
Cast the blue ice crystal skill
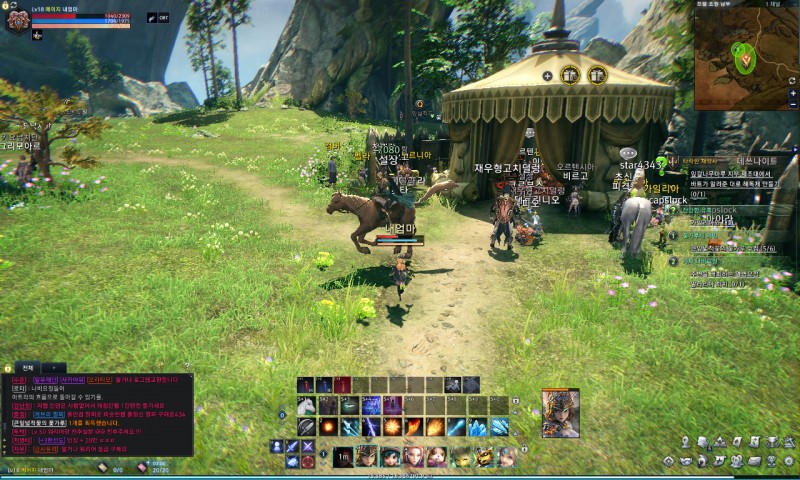[x=479, y=427]
